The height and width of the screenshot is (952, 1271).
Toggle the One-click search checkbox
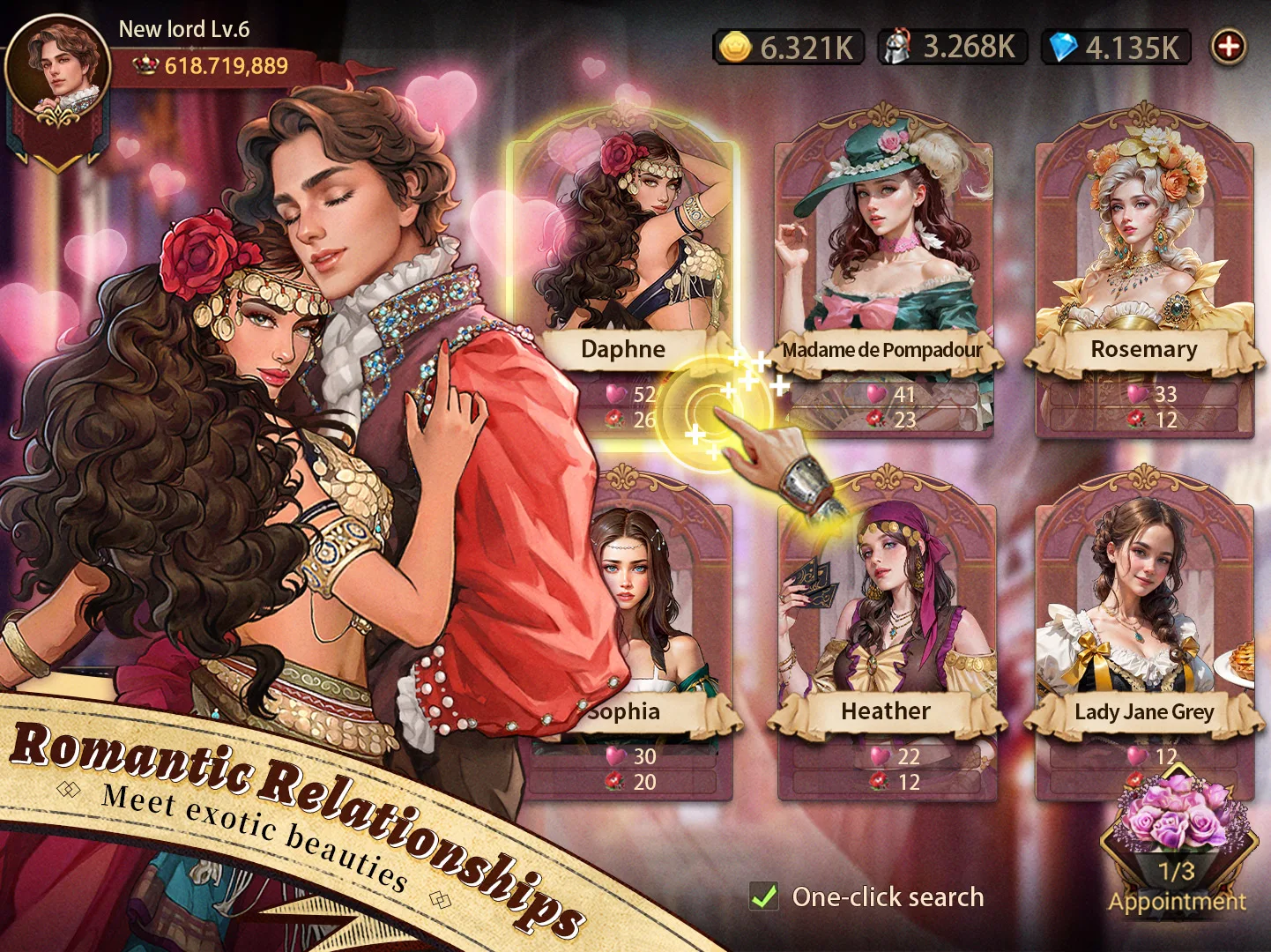tap(764, 897)
